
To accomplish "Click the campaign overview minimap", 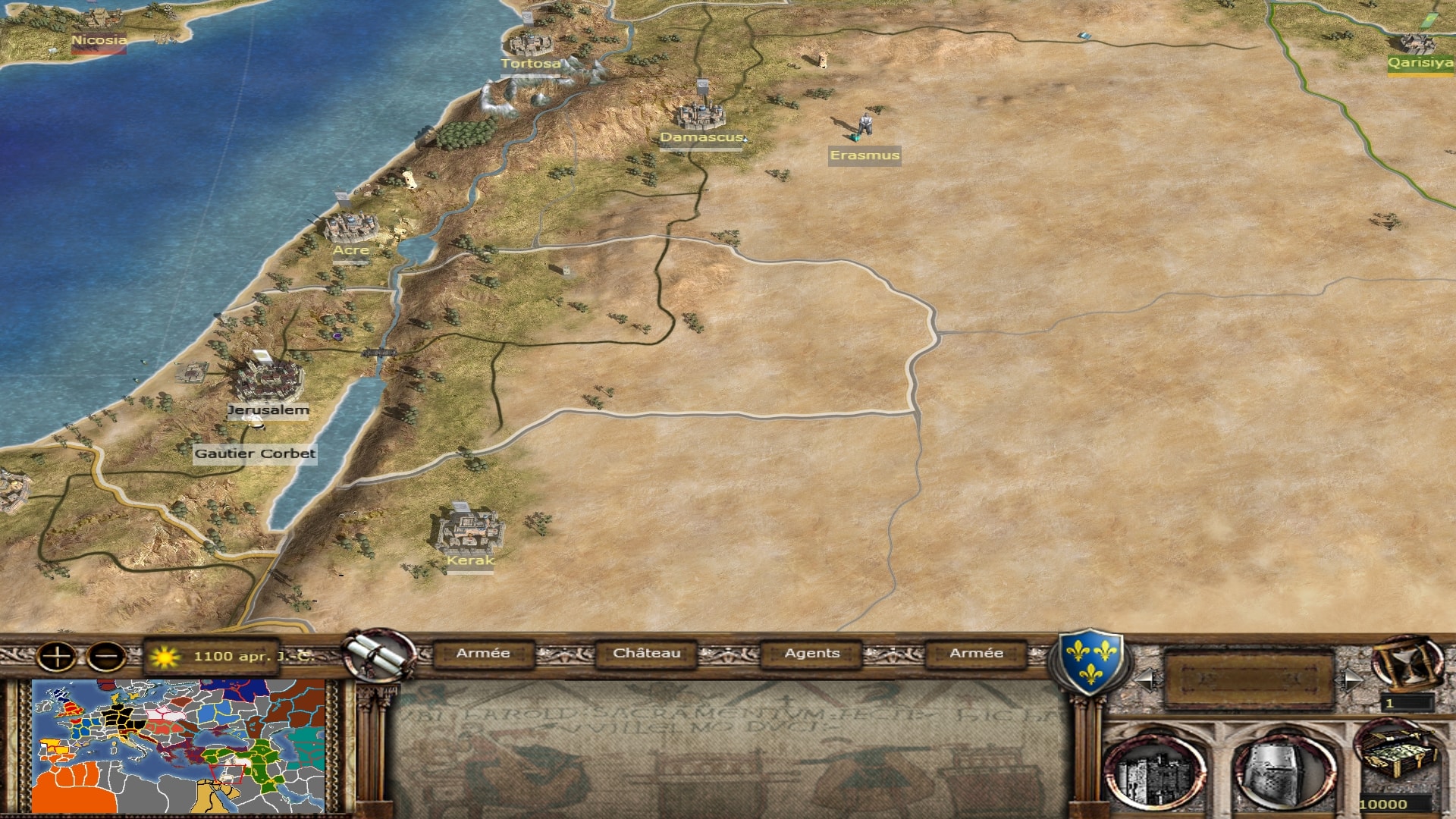I will coord(178,746).
